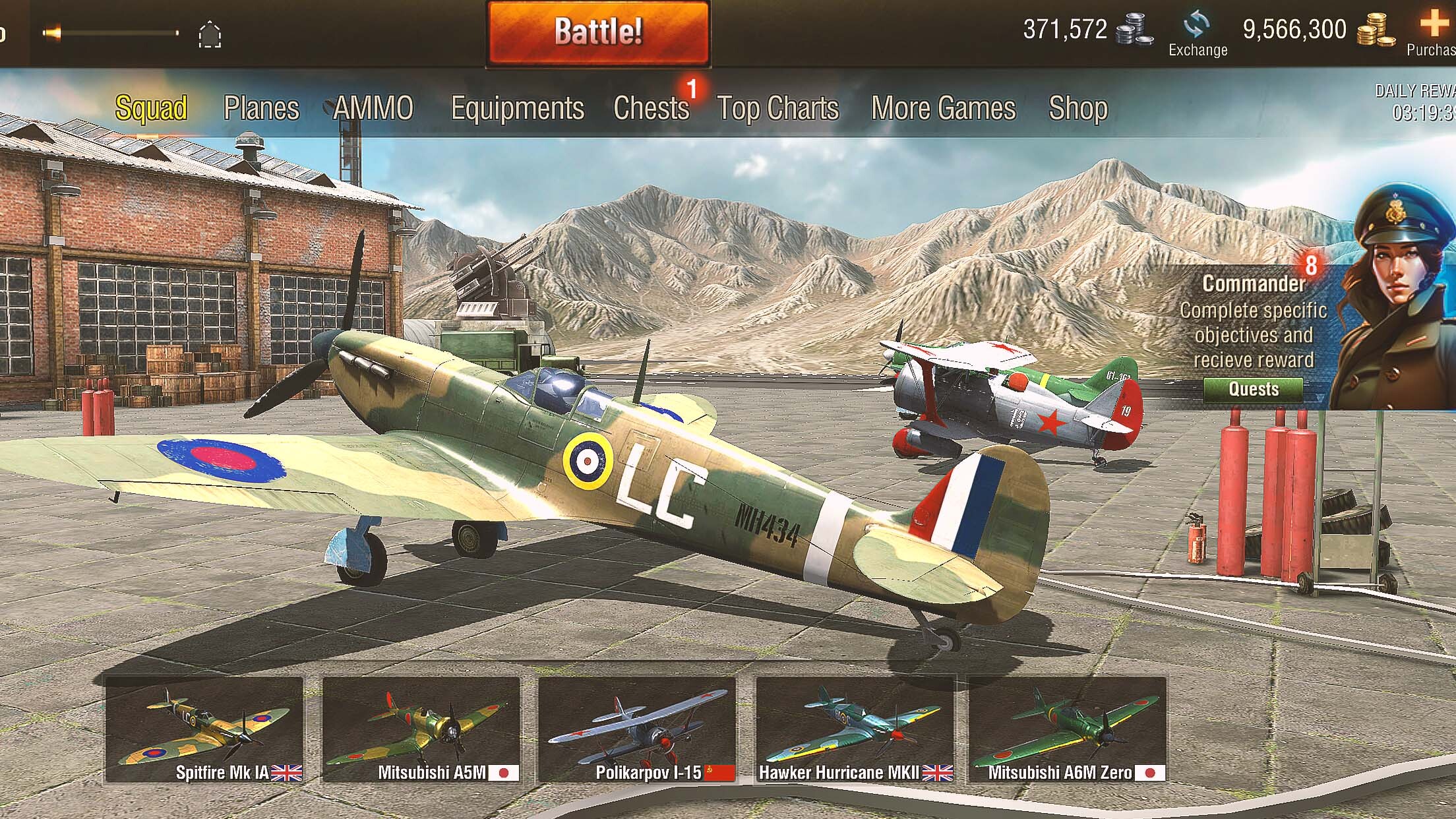The height and width of the screenshot is (819, 1456).
Task: View the Top Charts tab
Action: coord(777,108)
